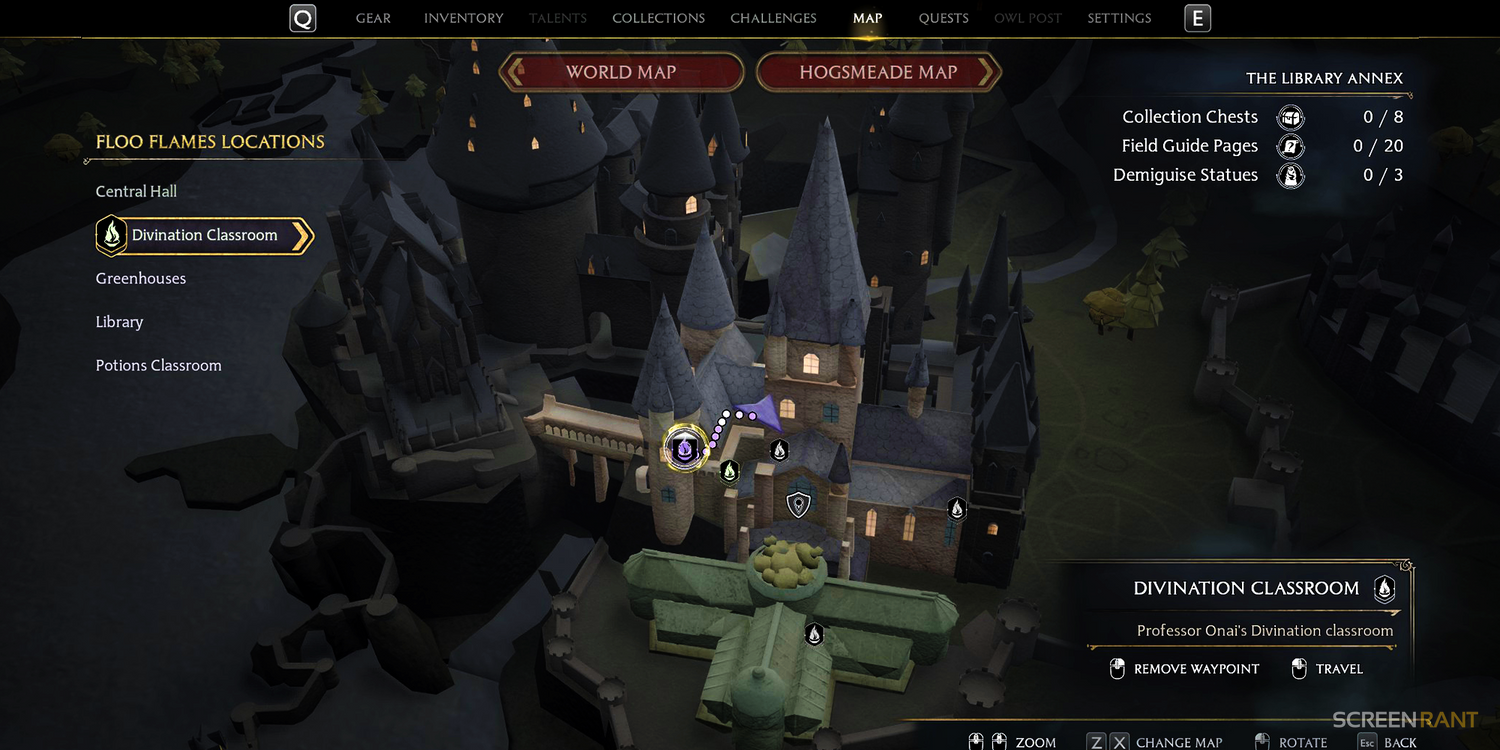
Task: Open the Collections tab
Action: pos(658,18)
